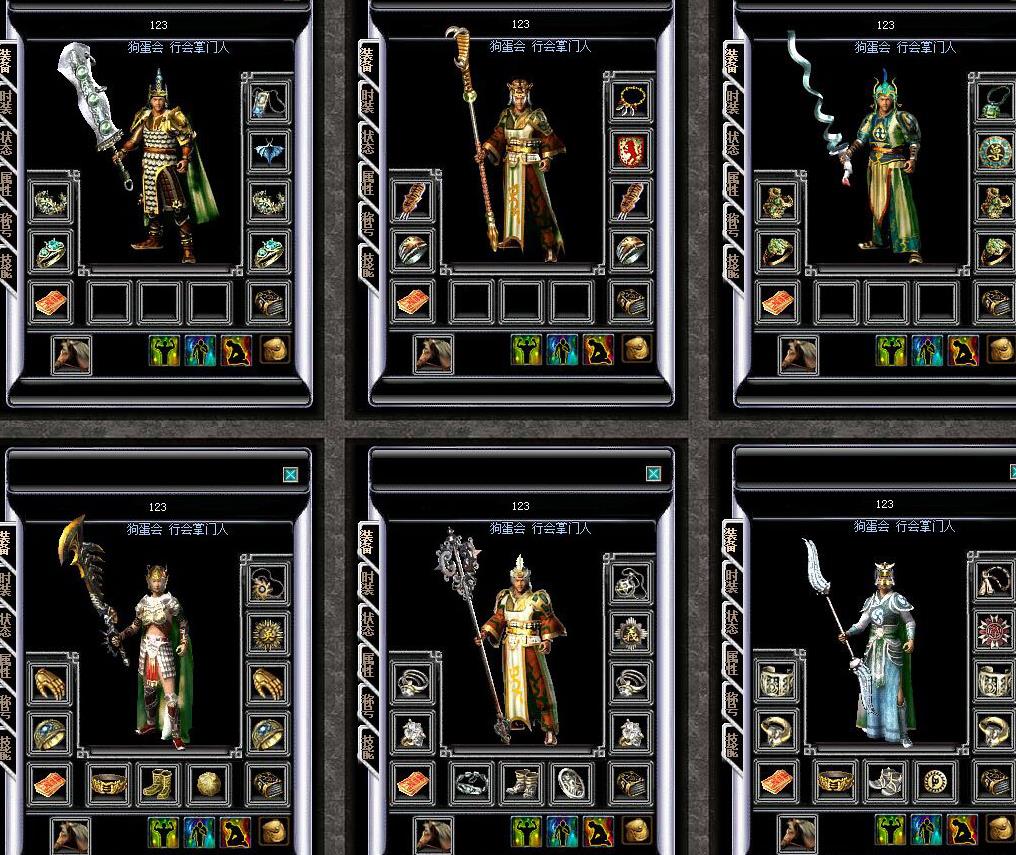Select the golden orb gem slot

click(x=209, y=783)
